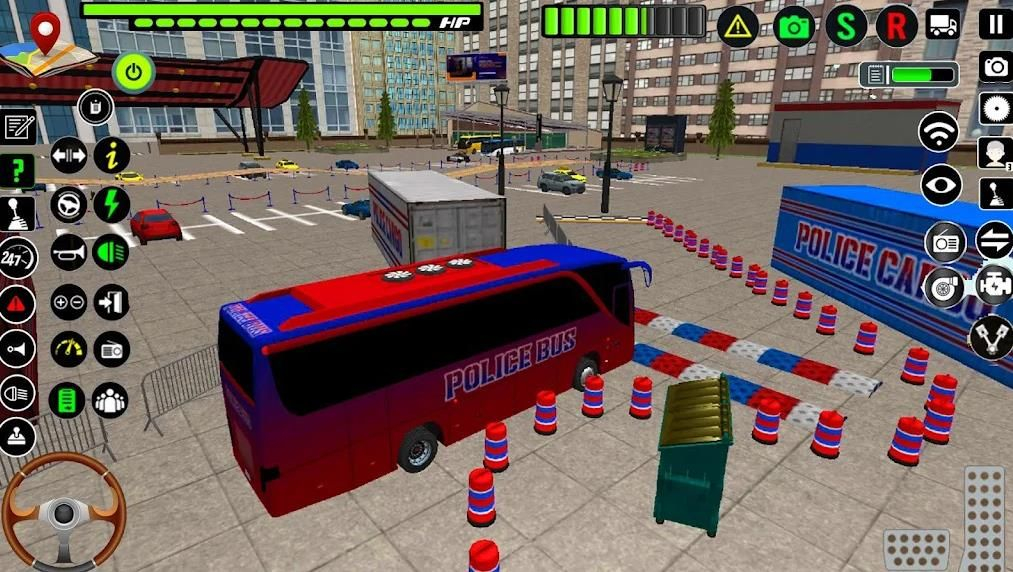
Task: Activate the wifi signal icon
Action: [938, 133]
